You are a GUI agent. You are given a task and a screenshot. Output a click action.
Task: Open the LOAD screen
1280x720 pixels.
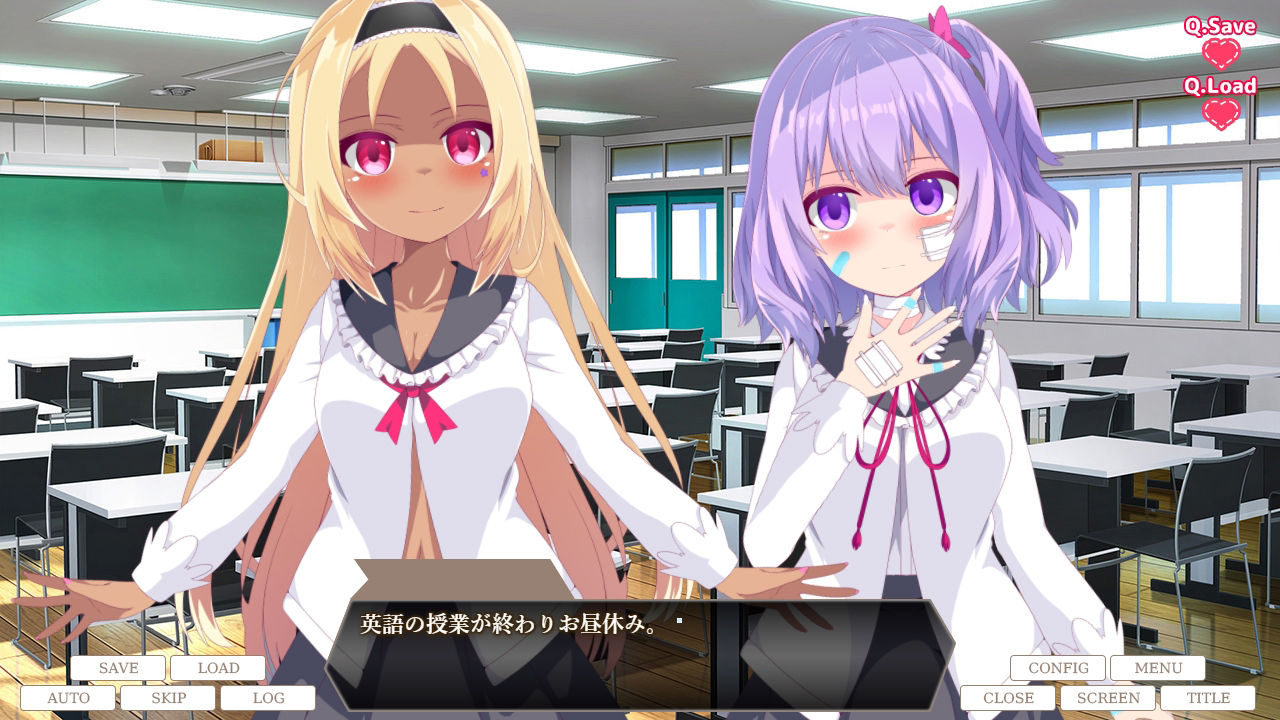coord(219,667)
